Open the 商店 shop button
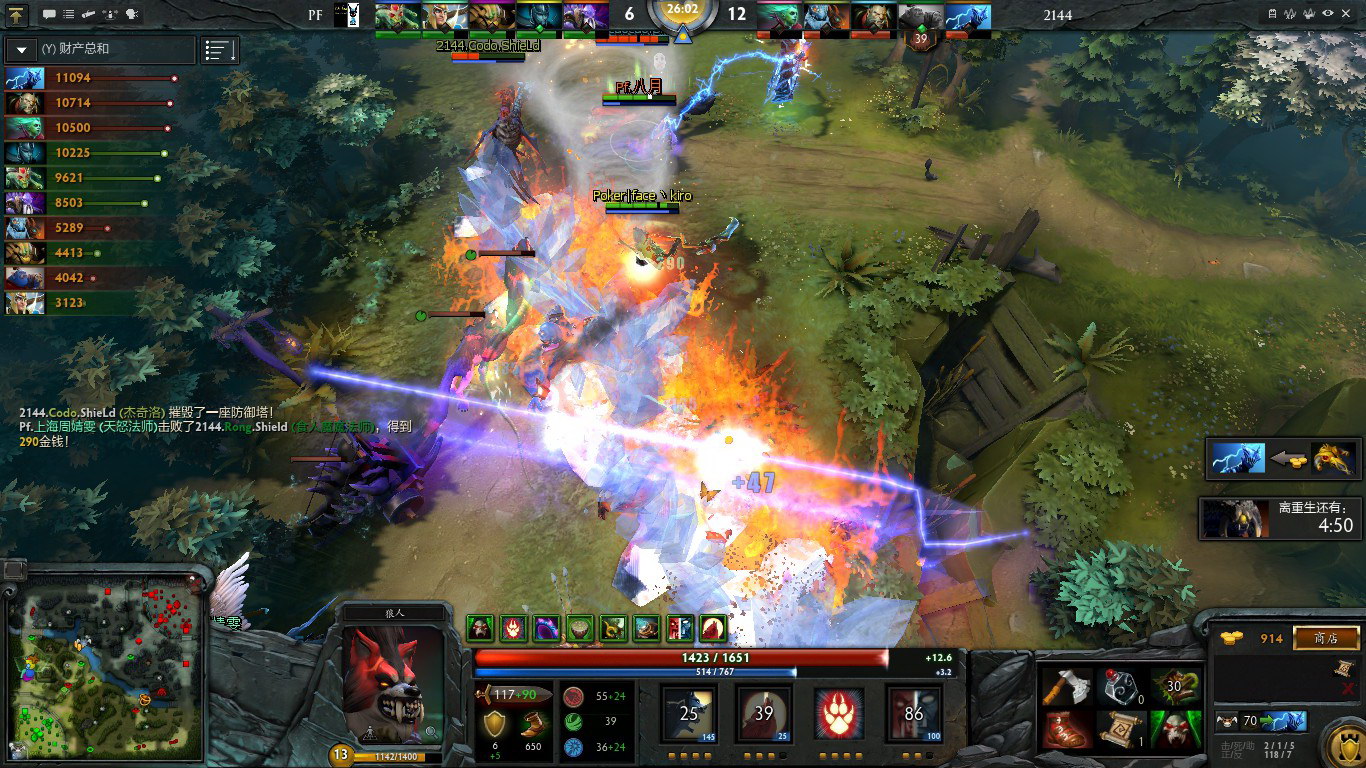This screenshot has height=768, width=1366. 1327,638
